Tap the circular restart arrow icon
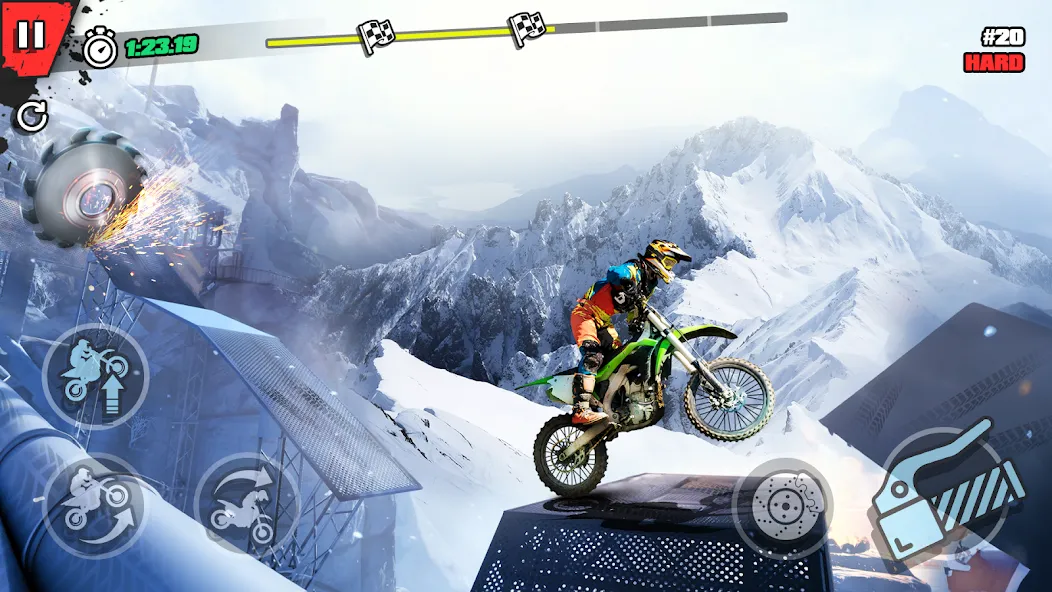 pos(32,117)
